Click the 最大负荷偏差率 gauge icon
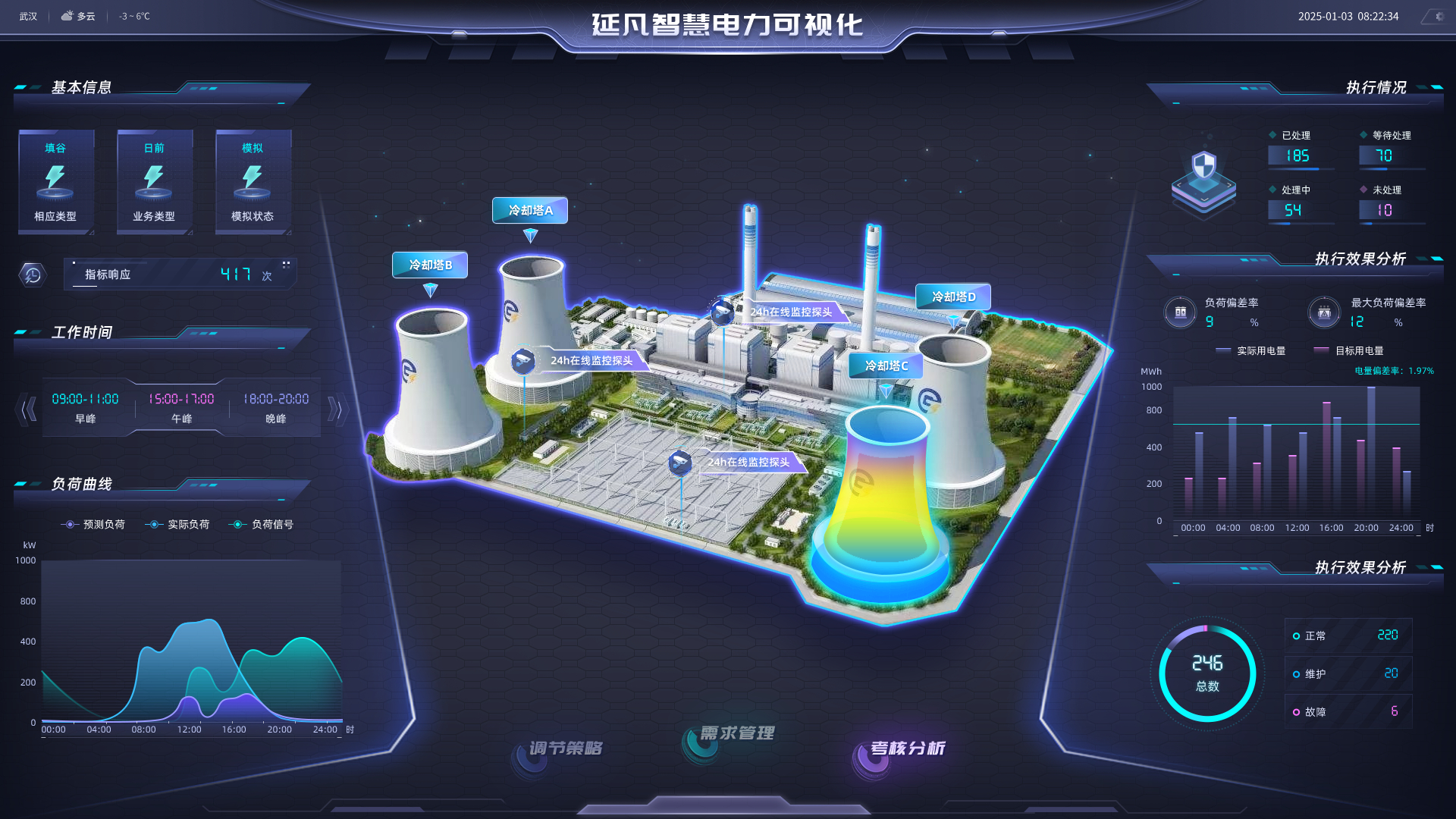1456x819 pixels. click(x=1323, y=312)
